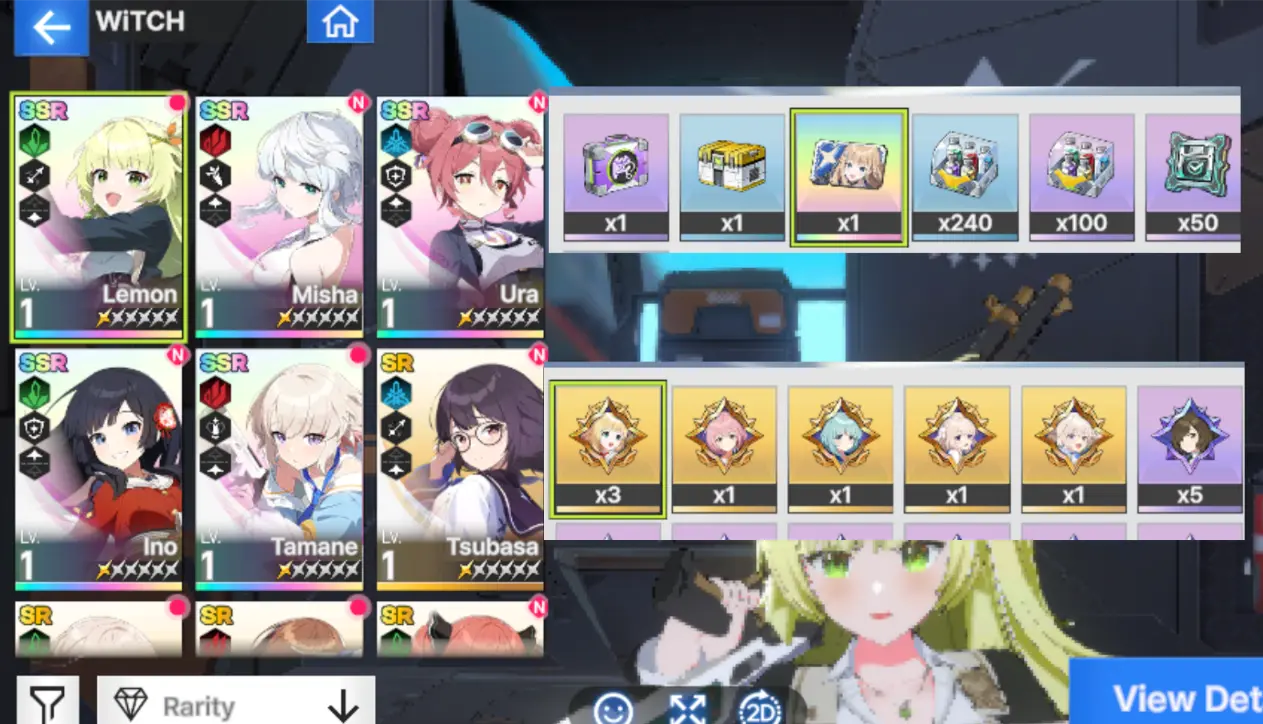Open Tamane's character card
Image resolution: width=1263 pixels, height=724 pixels.
[x=279, y=468]
